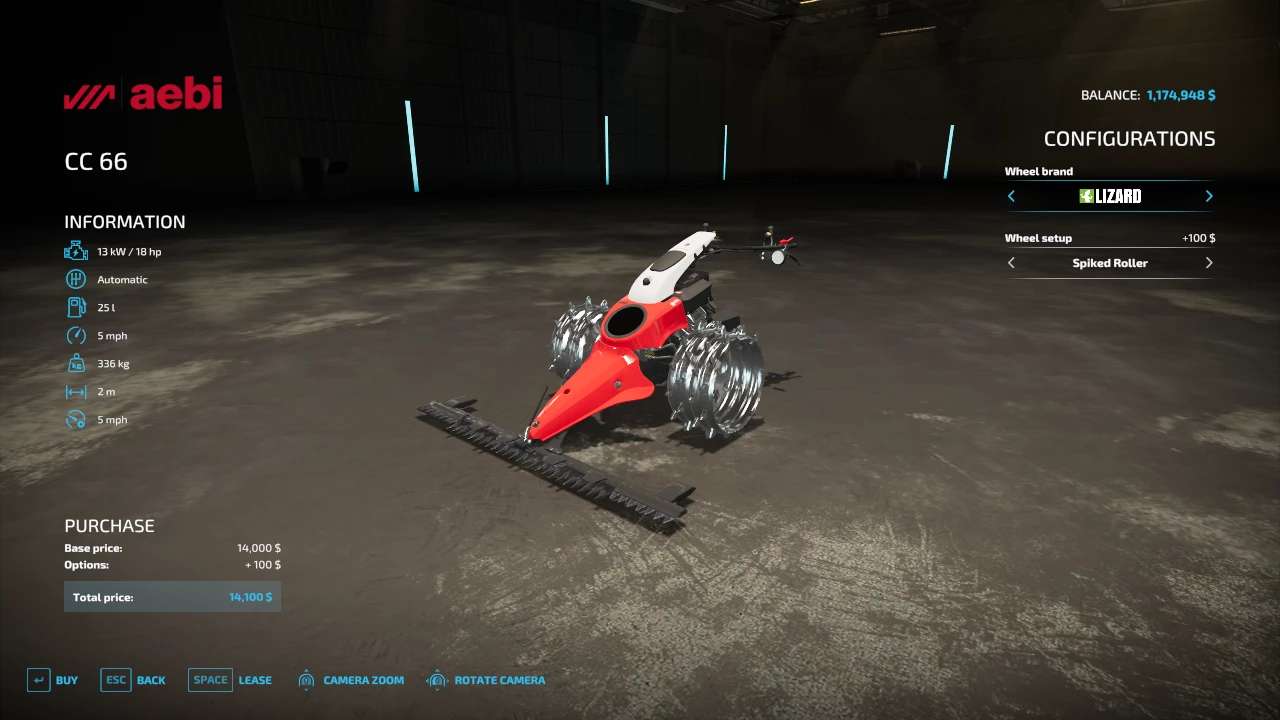1280x720 pixels.
Task: Select previous wheel brand option
Action: coord(1011,196)
